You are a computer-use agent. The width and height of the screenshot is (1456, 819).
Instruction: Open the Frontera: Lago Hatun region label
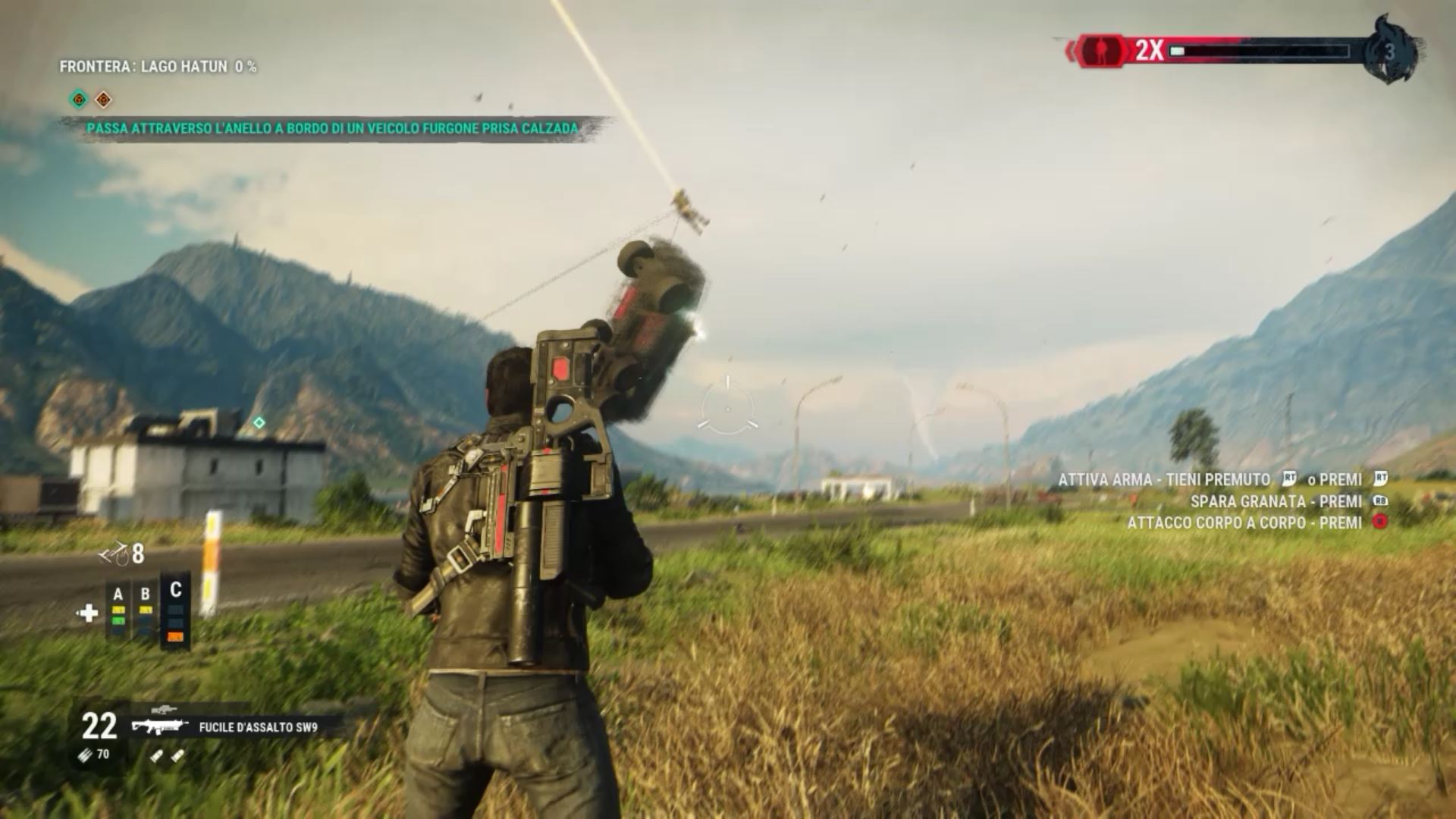(158, 67)
